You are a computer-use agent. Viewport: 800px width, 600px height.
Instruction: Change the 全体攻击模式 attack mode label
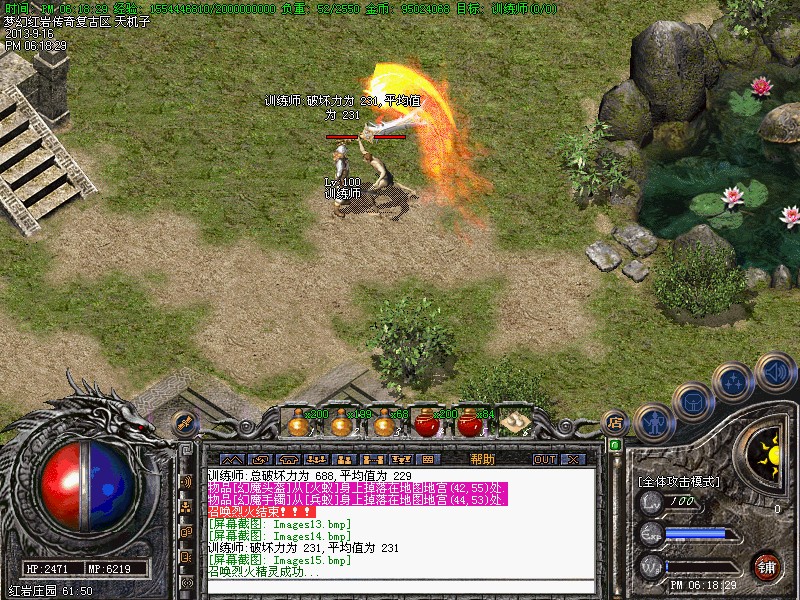(678, 481)
